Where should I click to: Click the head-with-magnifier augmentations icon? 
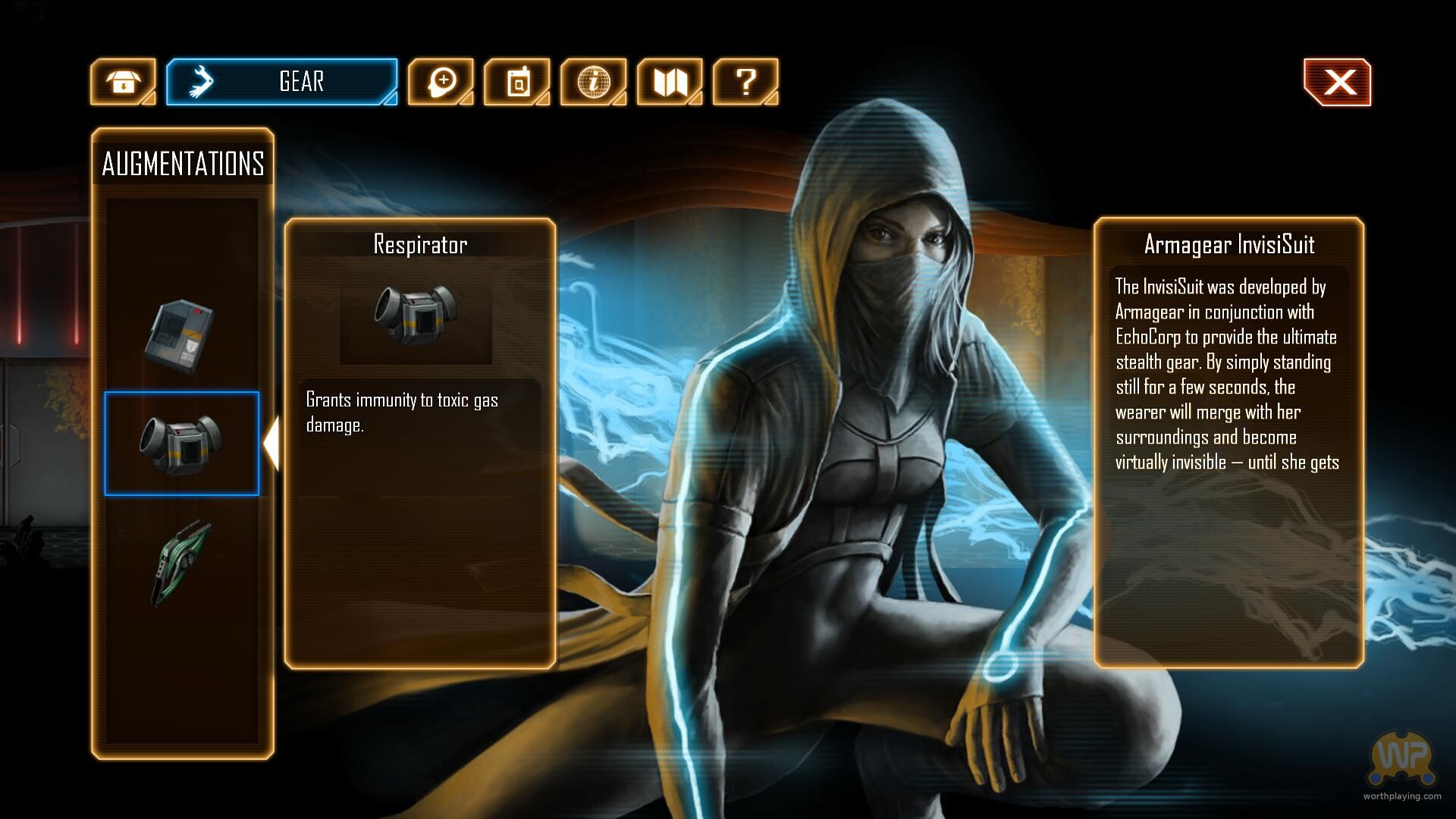pos(442,82)
